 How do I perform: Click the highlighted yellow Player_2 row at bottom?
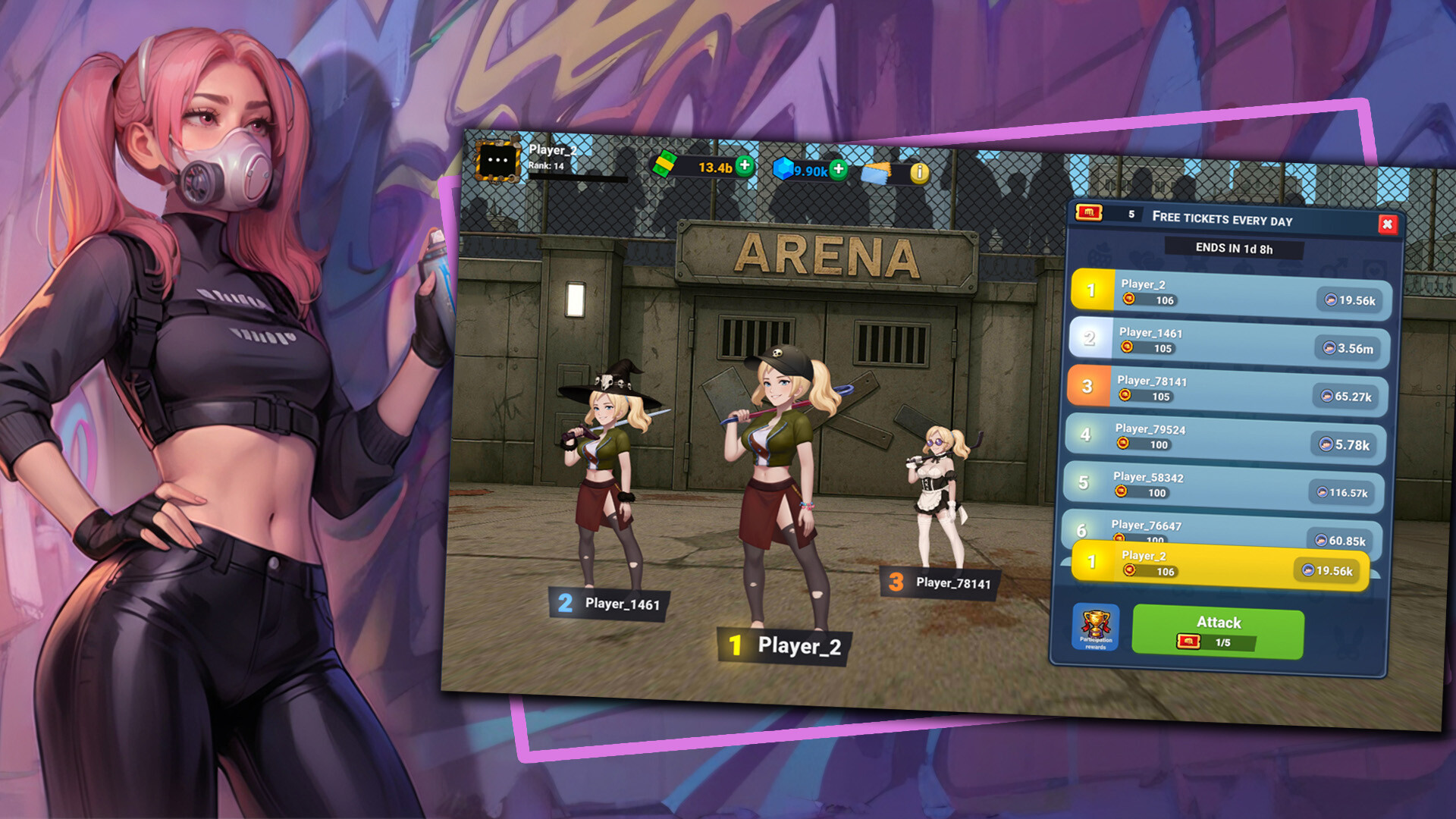pos(1219,566)
